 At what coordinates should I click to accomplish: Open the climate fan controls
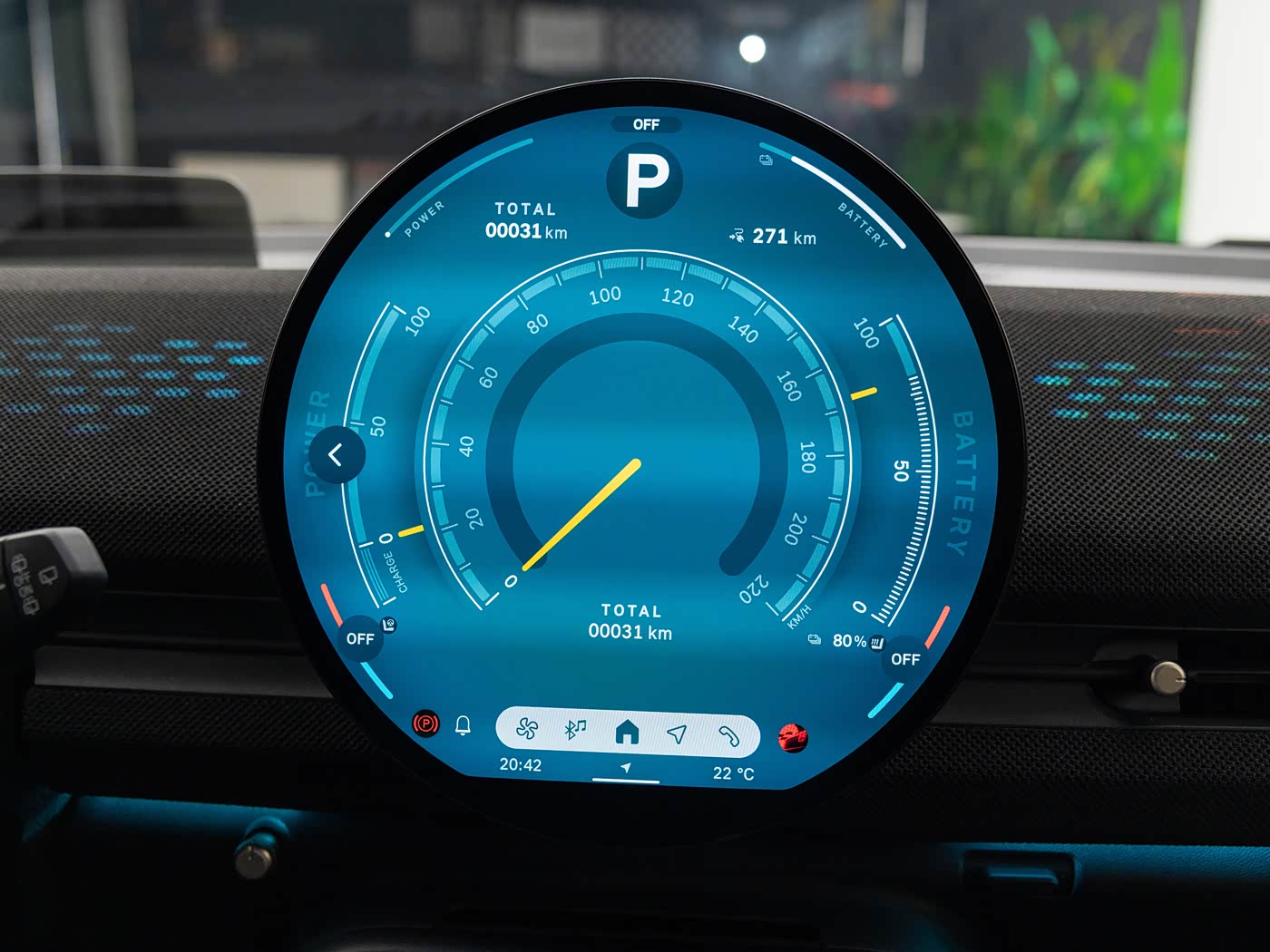(x=527, y=730)
